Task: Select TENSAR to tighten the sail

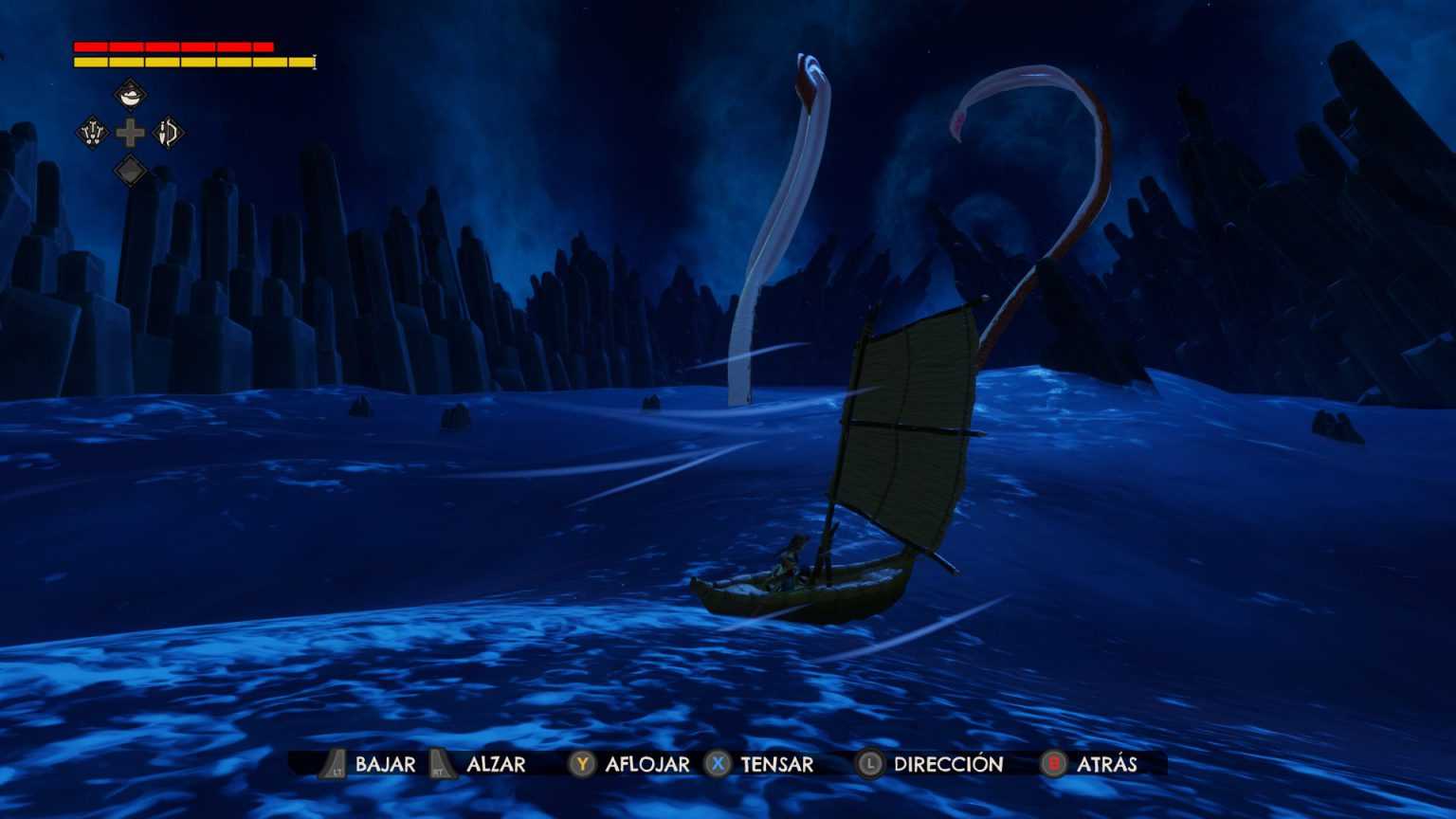Action: (x=777, y=764)
